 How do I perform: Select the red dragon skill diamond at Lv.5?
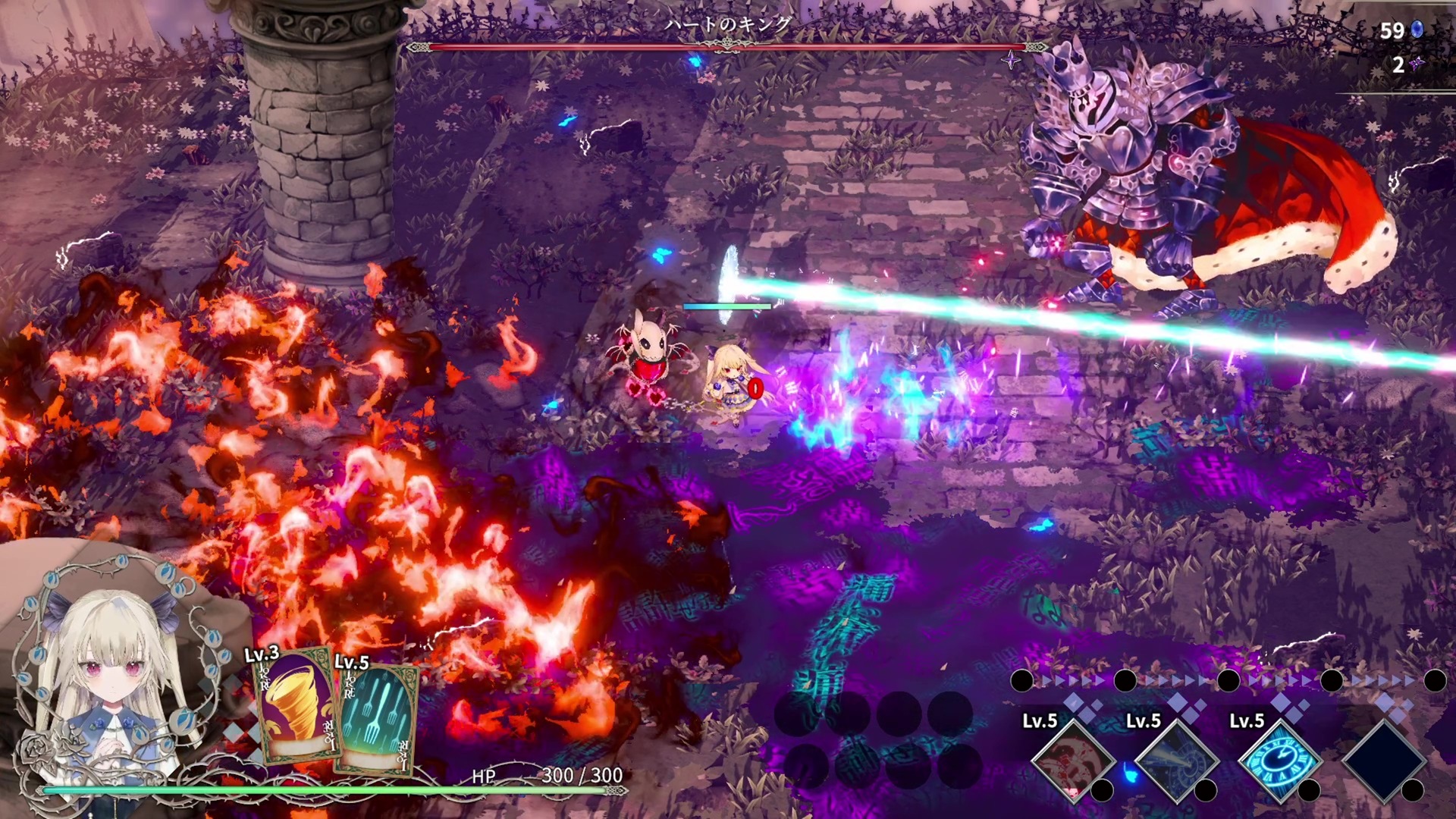click(1073, 761)
